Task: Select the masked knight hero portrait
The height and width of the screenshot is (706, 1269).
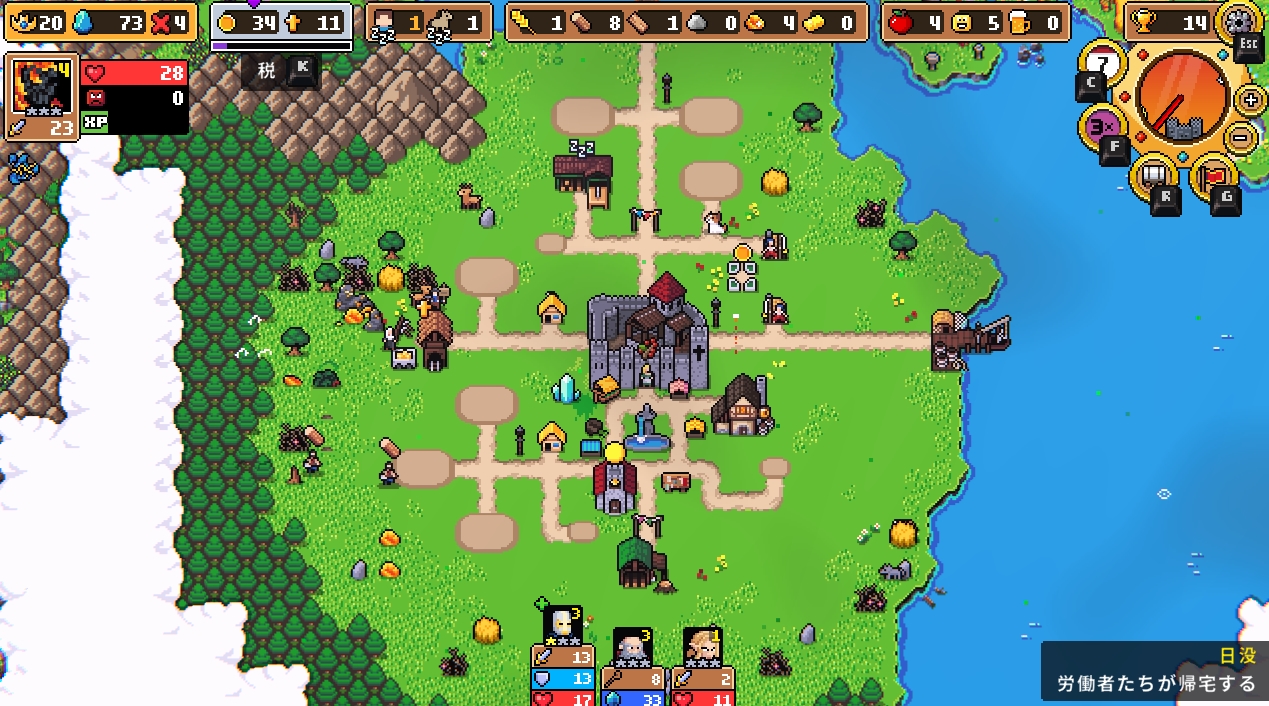Action: [x=563, y=625]
